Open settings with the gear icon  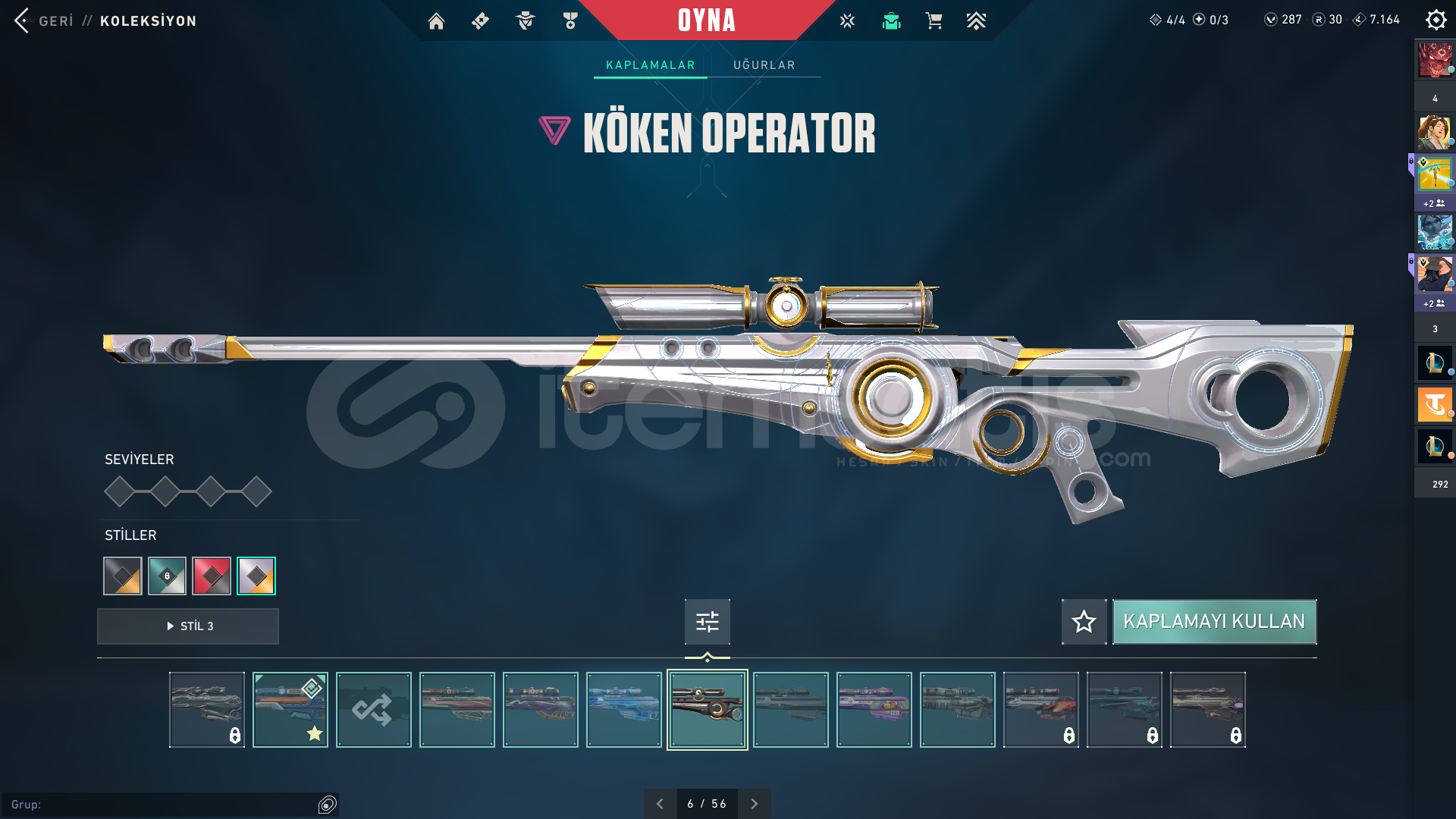pyautogui.click(x=1436, y=20)
